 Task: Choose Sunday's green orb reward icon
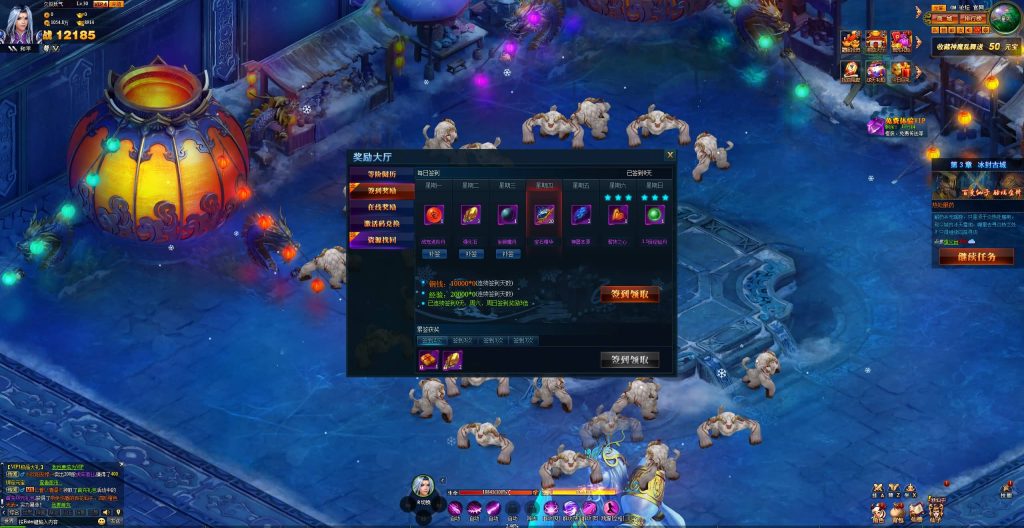coord(655,214)
